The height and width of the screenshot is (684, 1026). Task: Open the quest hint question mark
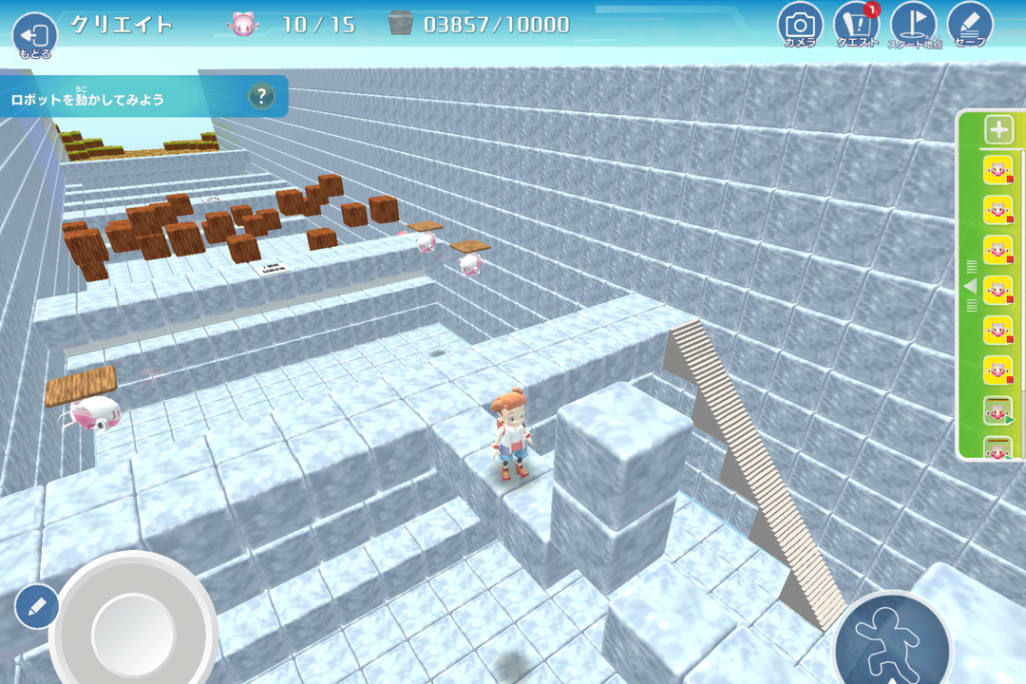(x=261, y=97)
